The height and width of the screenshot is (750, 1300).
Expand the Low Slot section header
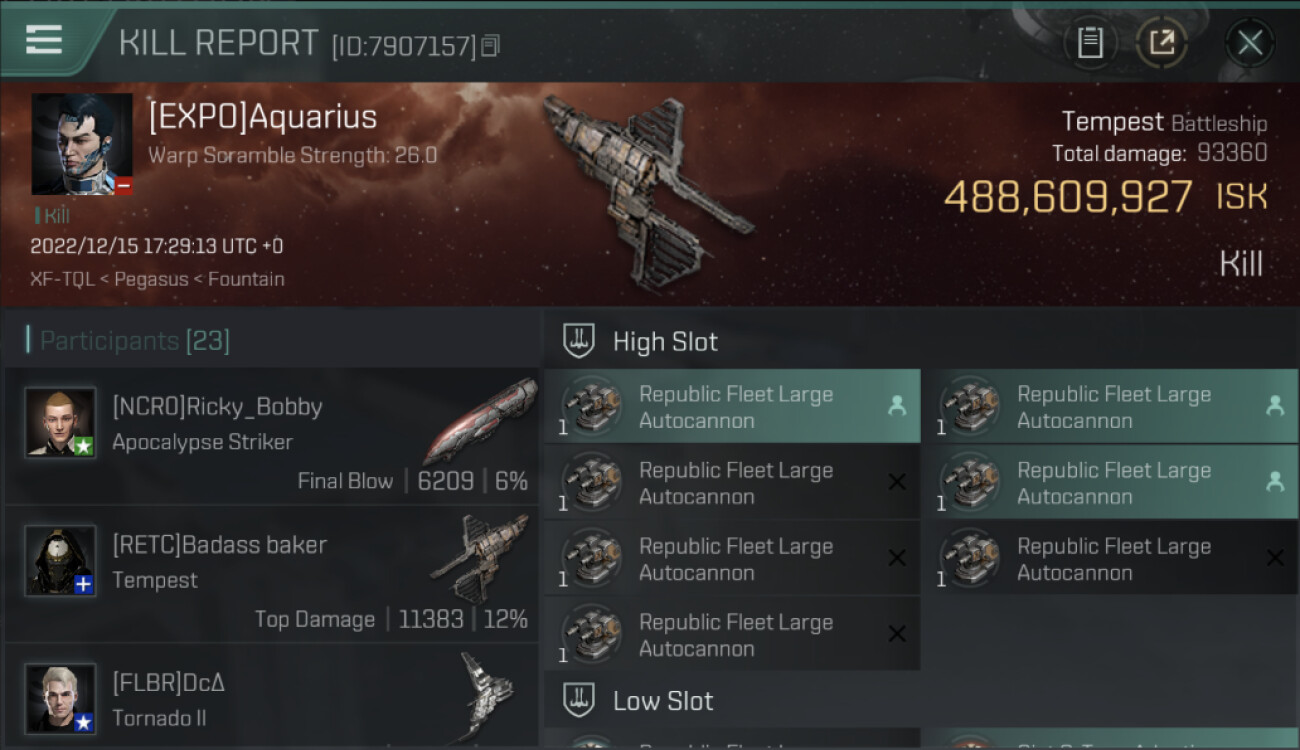point(663,701)
